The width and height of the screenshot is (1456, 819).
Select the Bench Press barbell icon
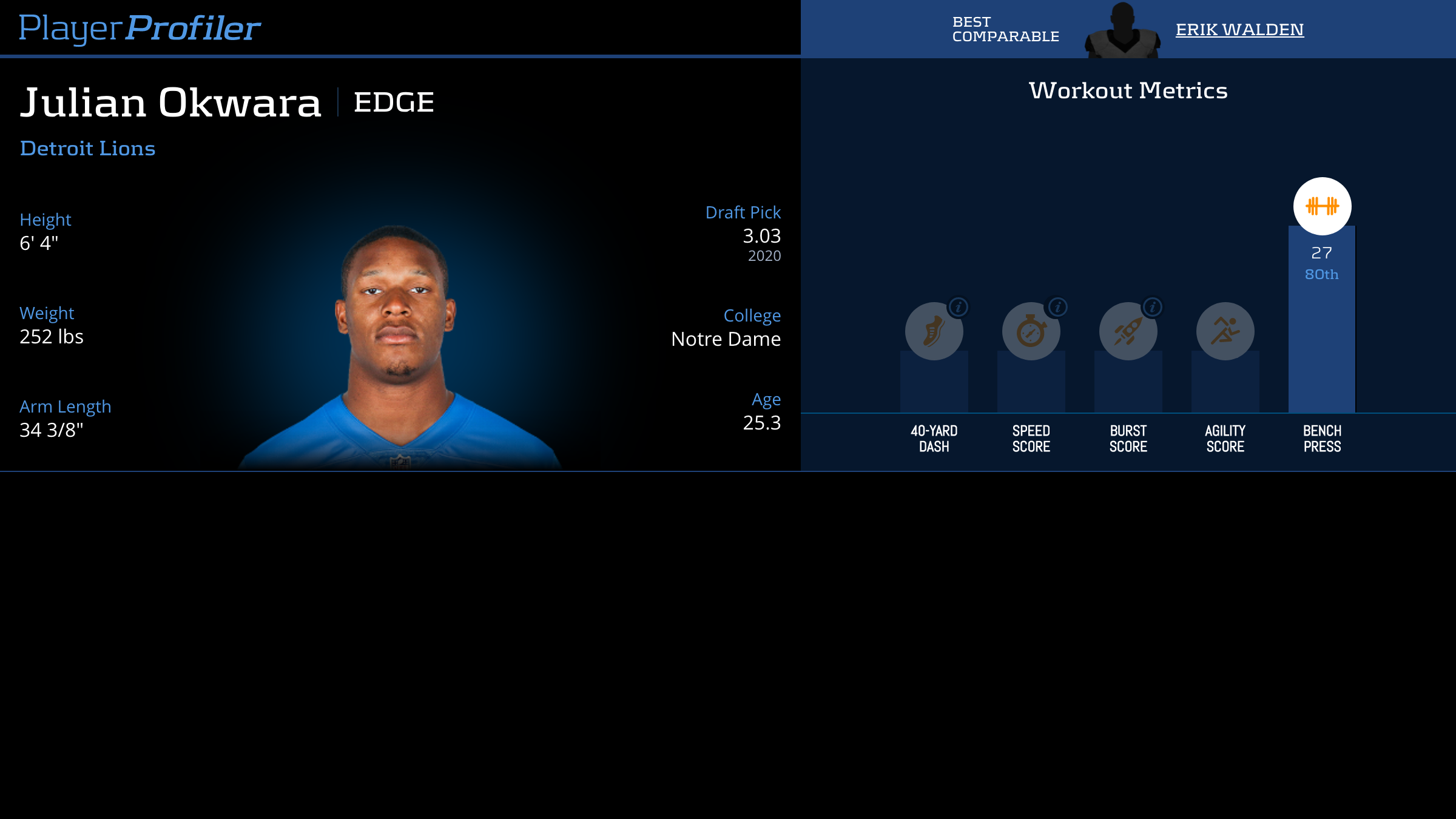click(1322, 206)
